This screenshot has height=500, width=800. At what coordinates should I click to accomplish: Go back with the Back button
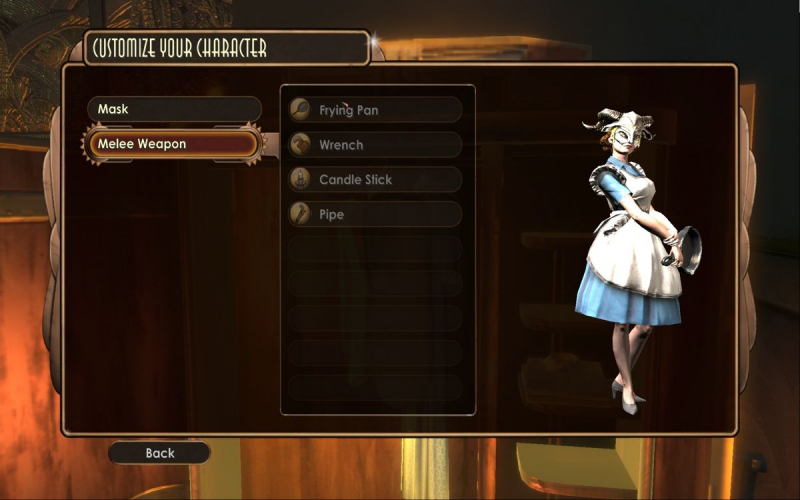point(160,453)
